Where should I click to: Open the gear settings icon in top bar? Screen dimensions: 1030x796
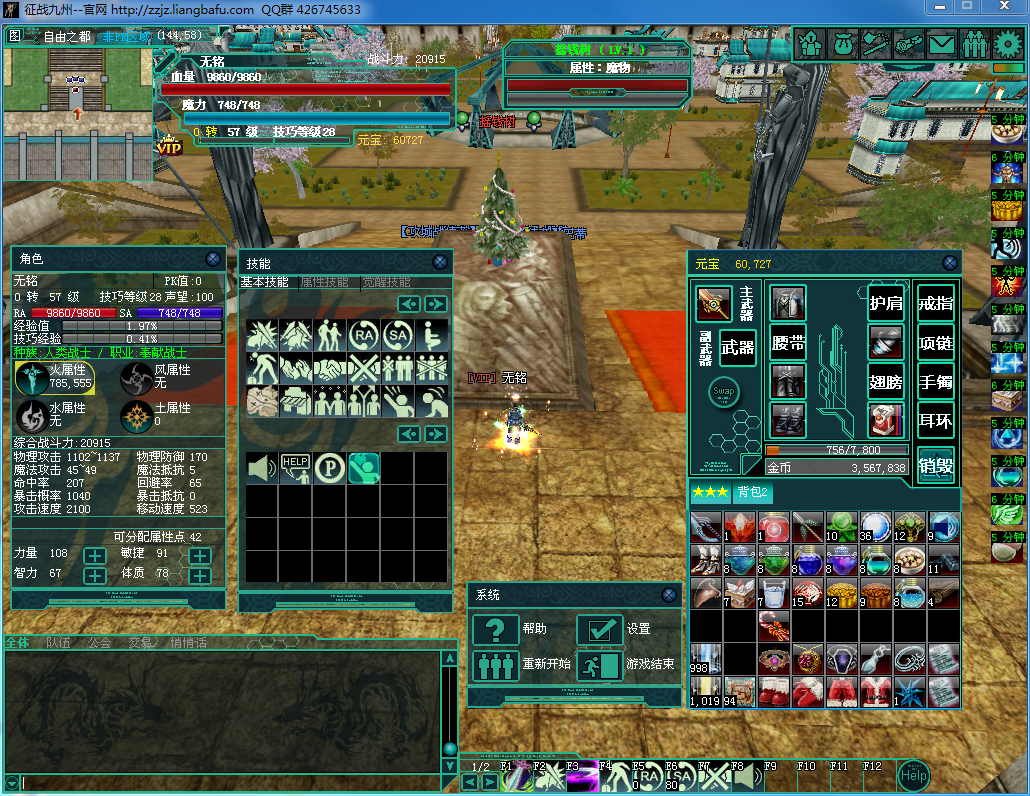(x=1009, y=44)
